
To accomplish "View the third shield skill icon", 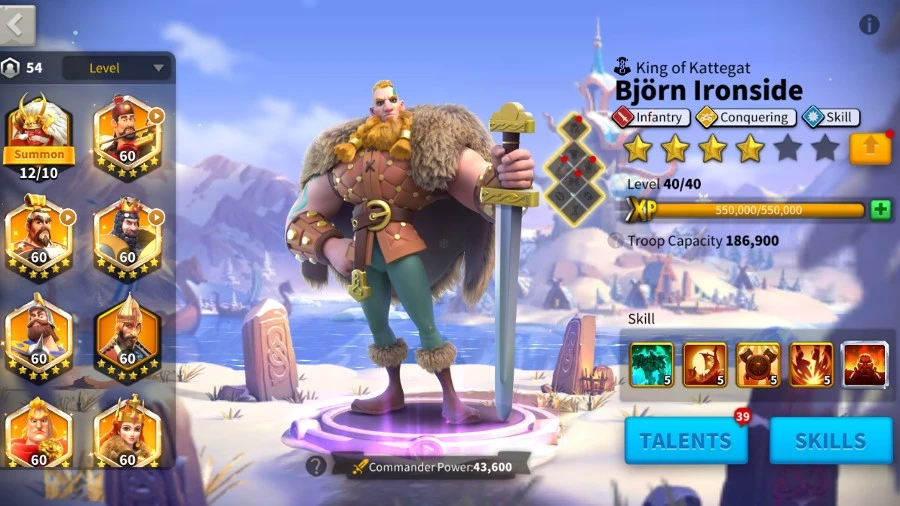I will tap(758, 364).
